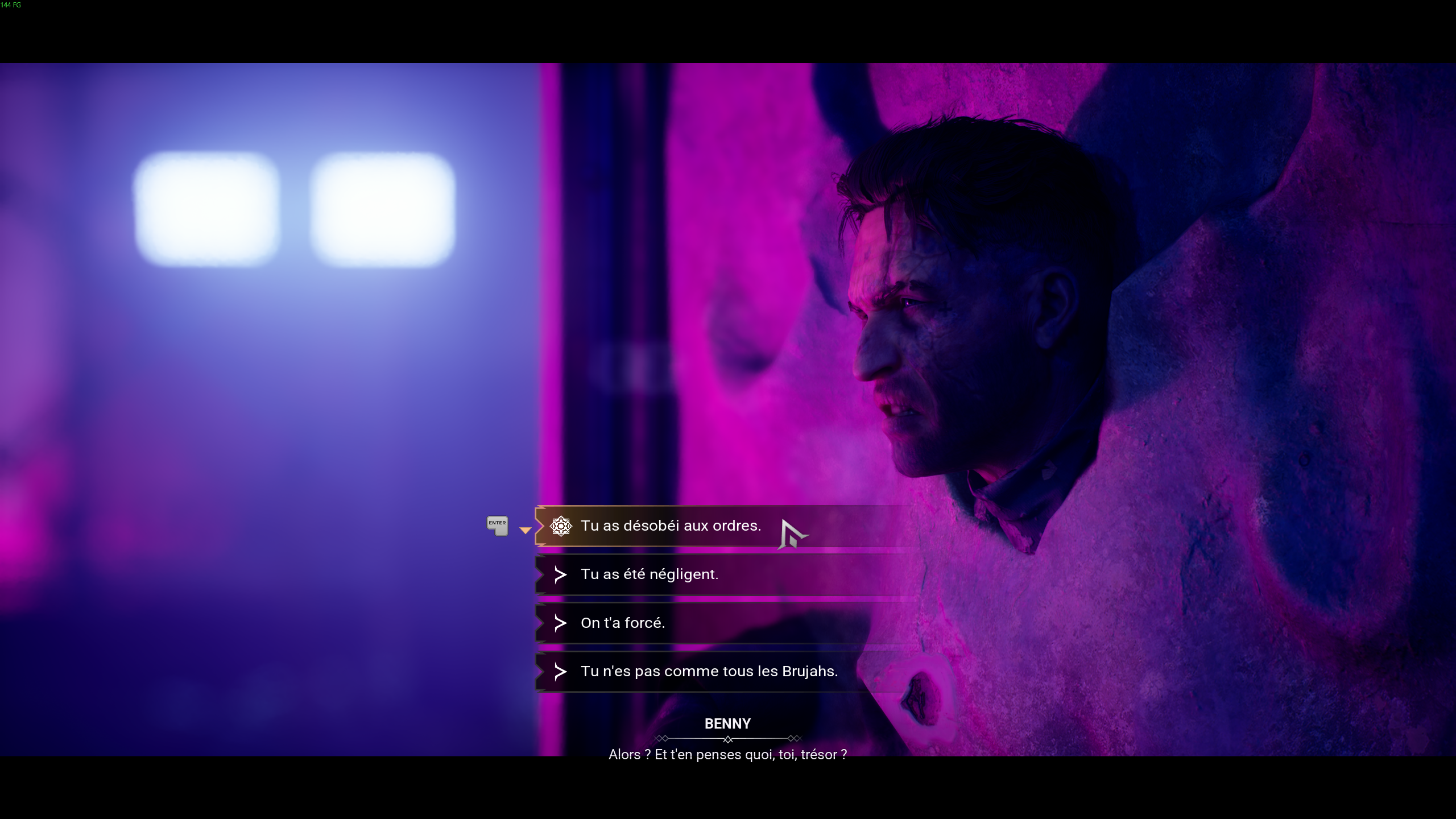Click the speaker name BENNY
The width and height of the screenshot is (1456, 819).
coord(728,723)
